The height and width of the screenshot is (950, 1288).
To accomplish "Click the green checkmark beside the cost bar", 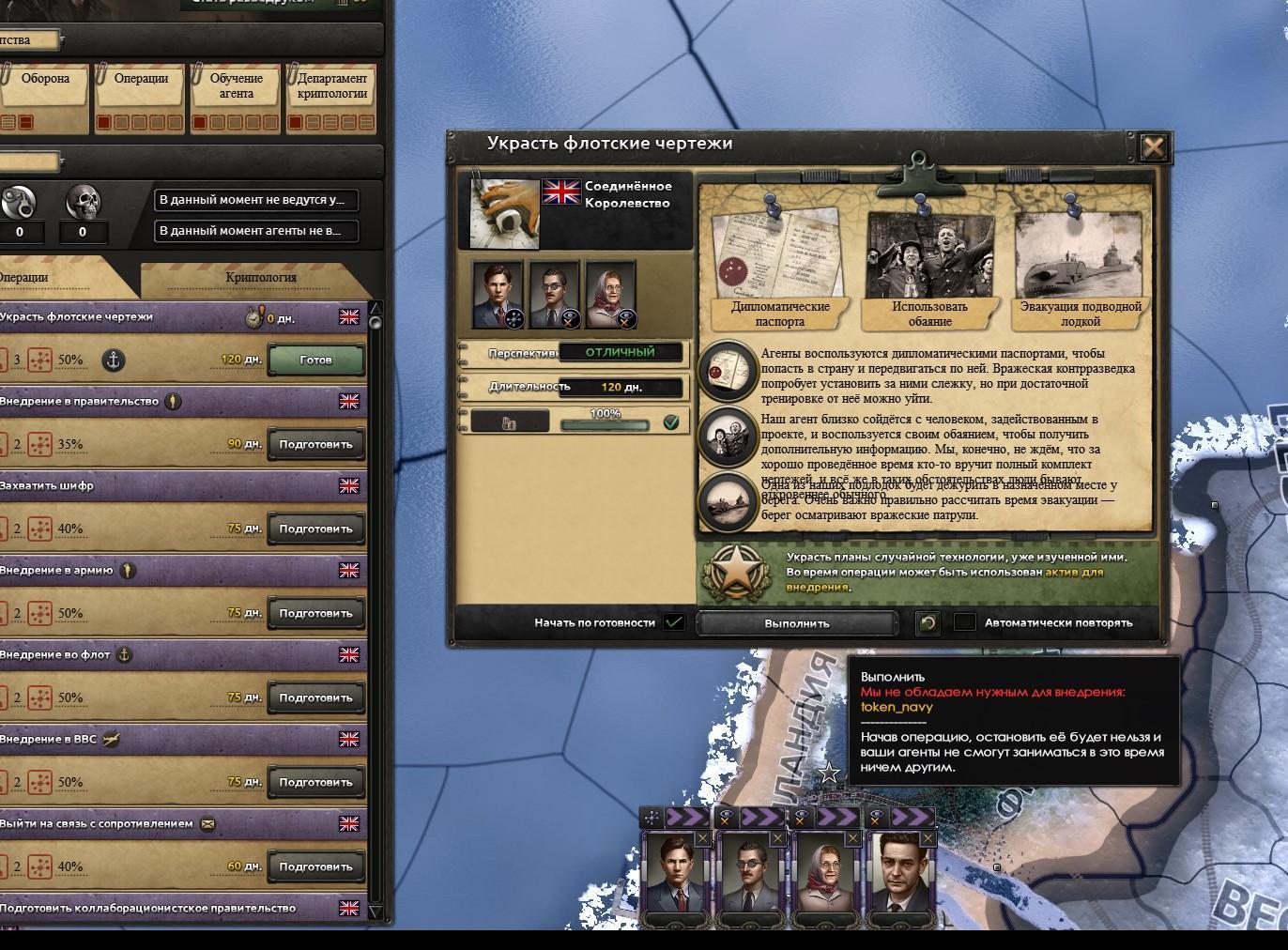I will click(x=670, y=421).
